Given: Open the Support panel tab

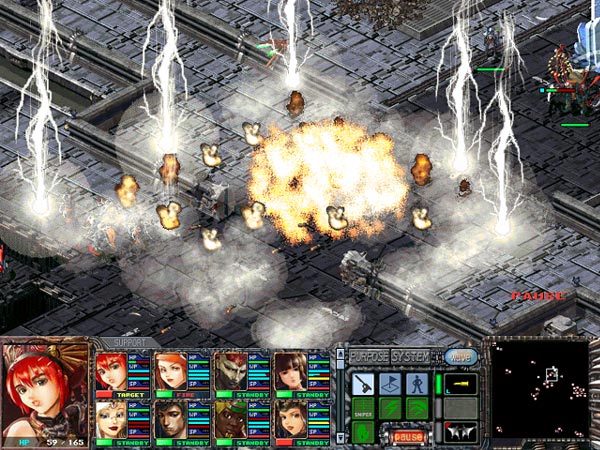Looking at the screenshot, I should click(x=130, y=342).
